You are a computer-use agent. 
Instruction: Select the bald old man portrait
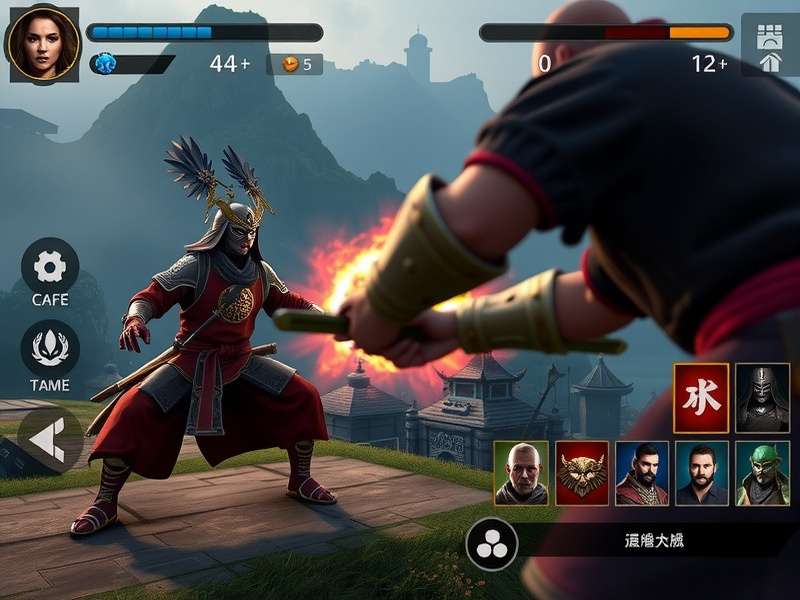coord(521,473)
